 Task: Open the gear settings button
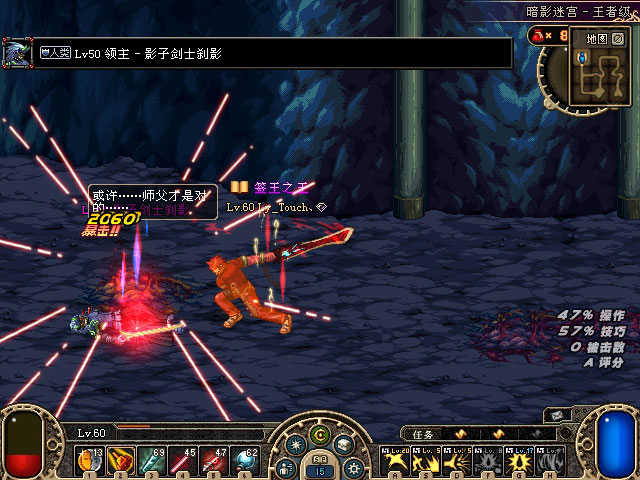pyautogui.click(x=356, y=466)
